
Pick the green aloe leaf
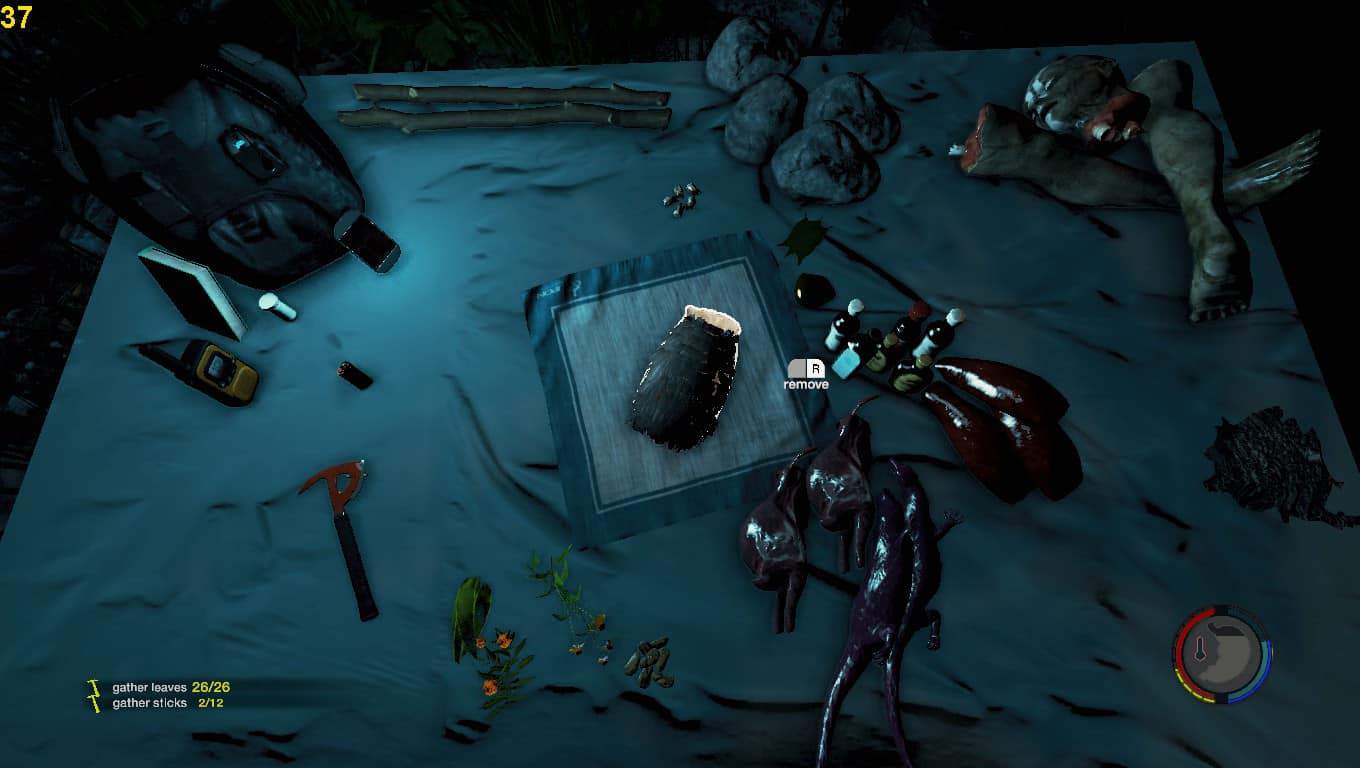point(470,617)
